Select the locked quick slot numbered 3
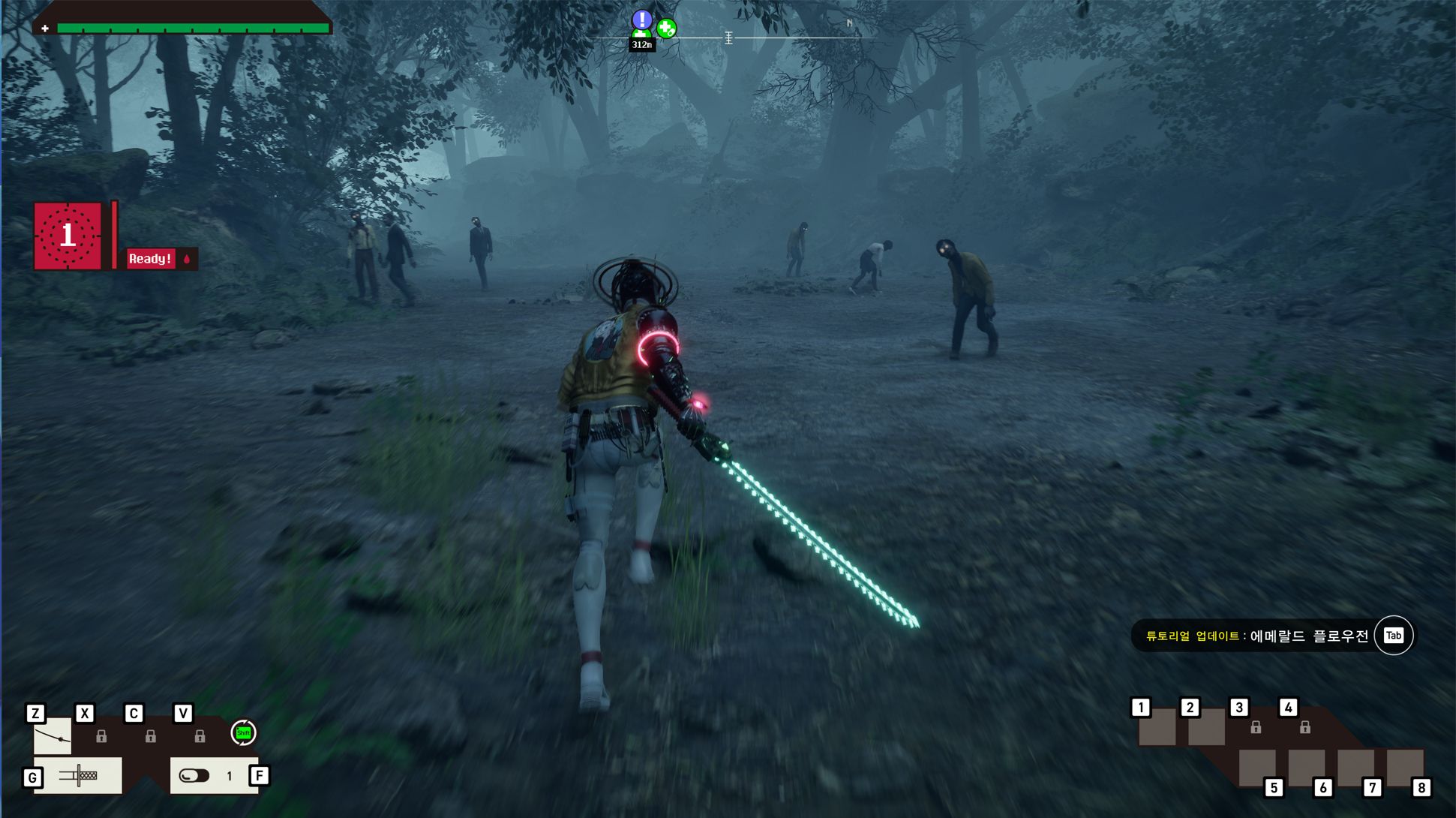The width and height of the screenshot is (1456, 818). pos(1256,726)
